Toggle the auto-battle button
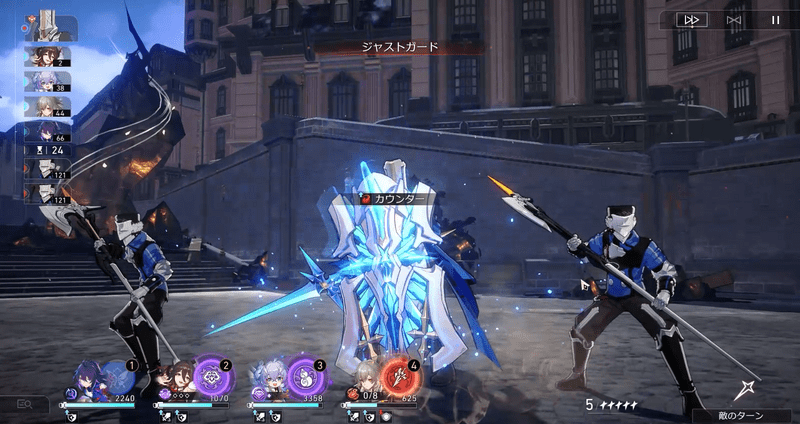Image resolution: width=800 pixels, height=424 pixels. (x=733, y=19)
